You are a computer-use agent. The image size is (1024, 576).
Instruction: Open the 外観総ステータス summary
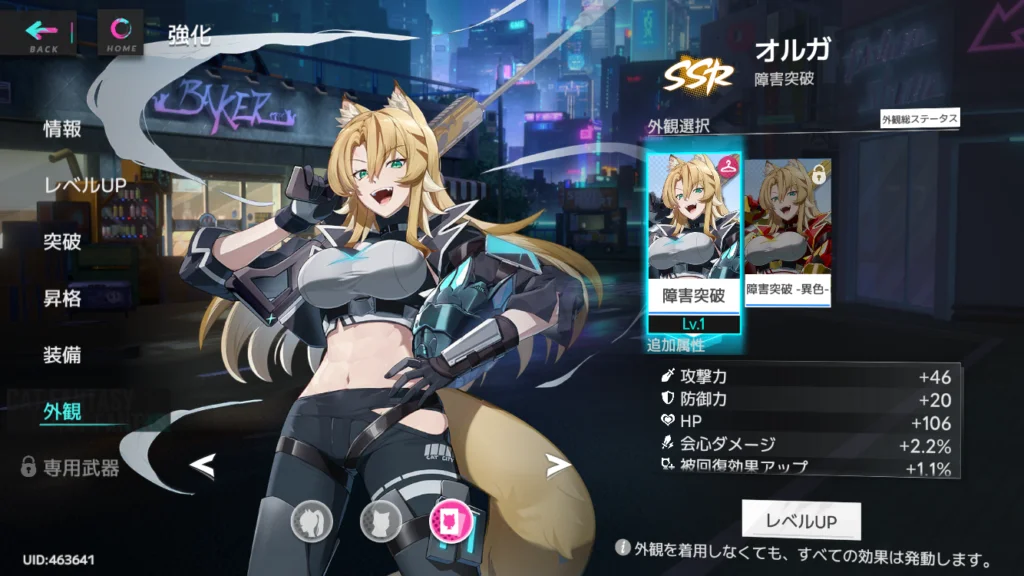click(919, 119)
